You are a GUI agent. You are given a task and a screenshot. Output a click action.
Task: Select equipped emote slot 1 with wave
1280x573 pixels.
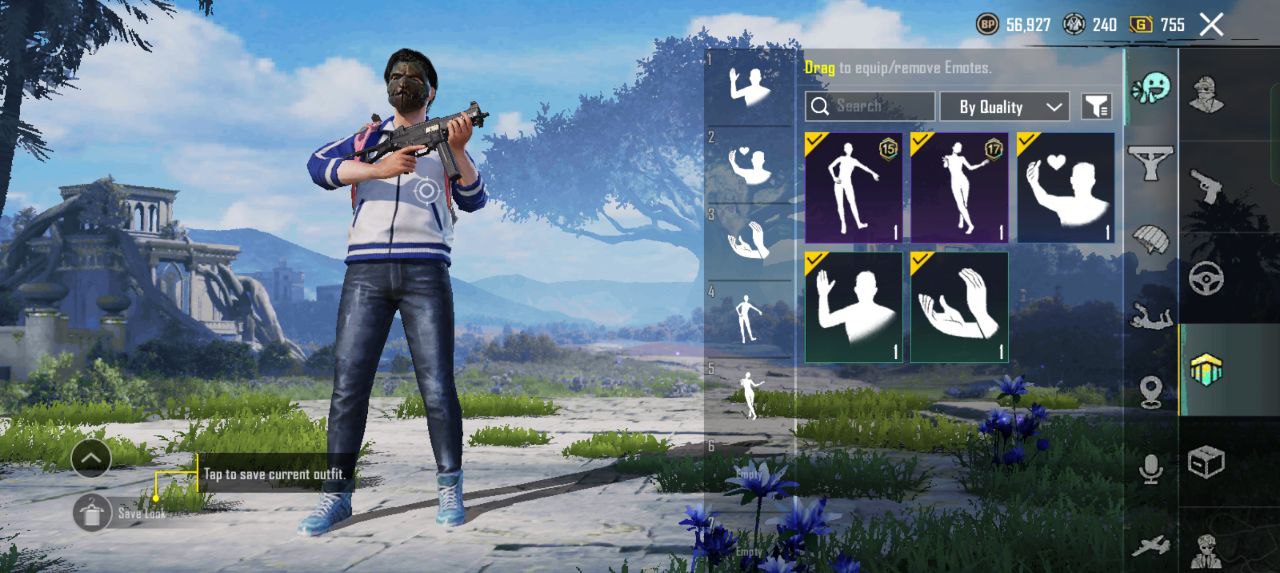click(749, 86)
